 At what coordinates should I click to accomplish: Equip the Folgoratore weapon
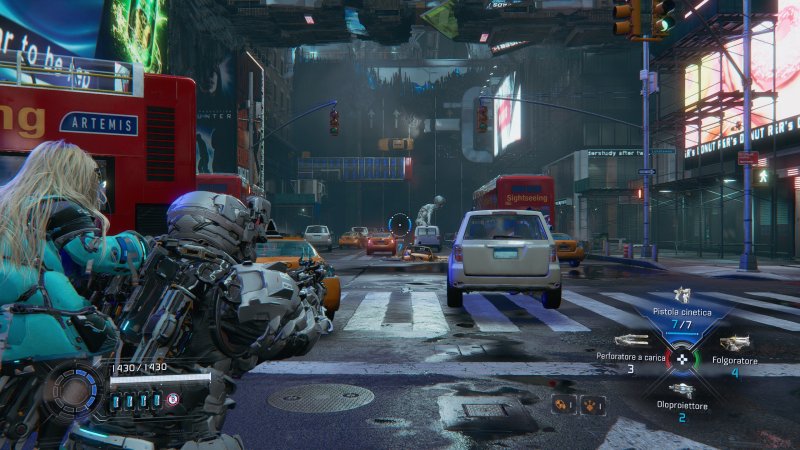(x=734, y=344)
